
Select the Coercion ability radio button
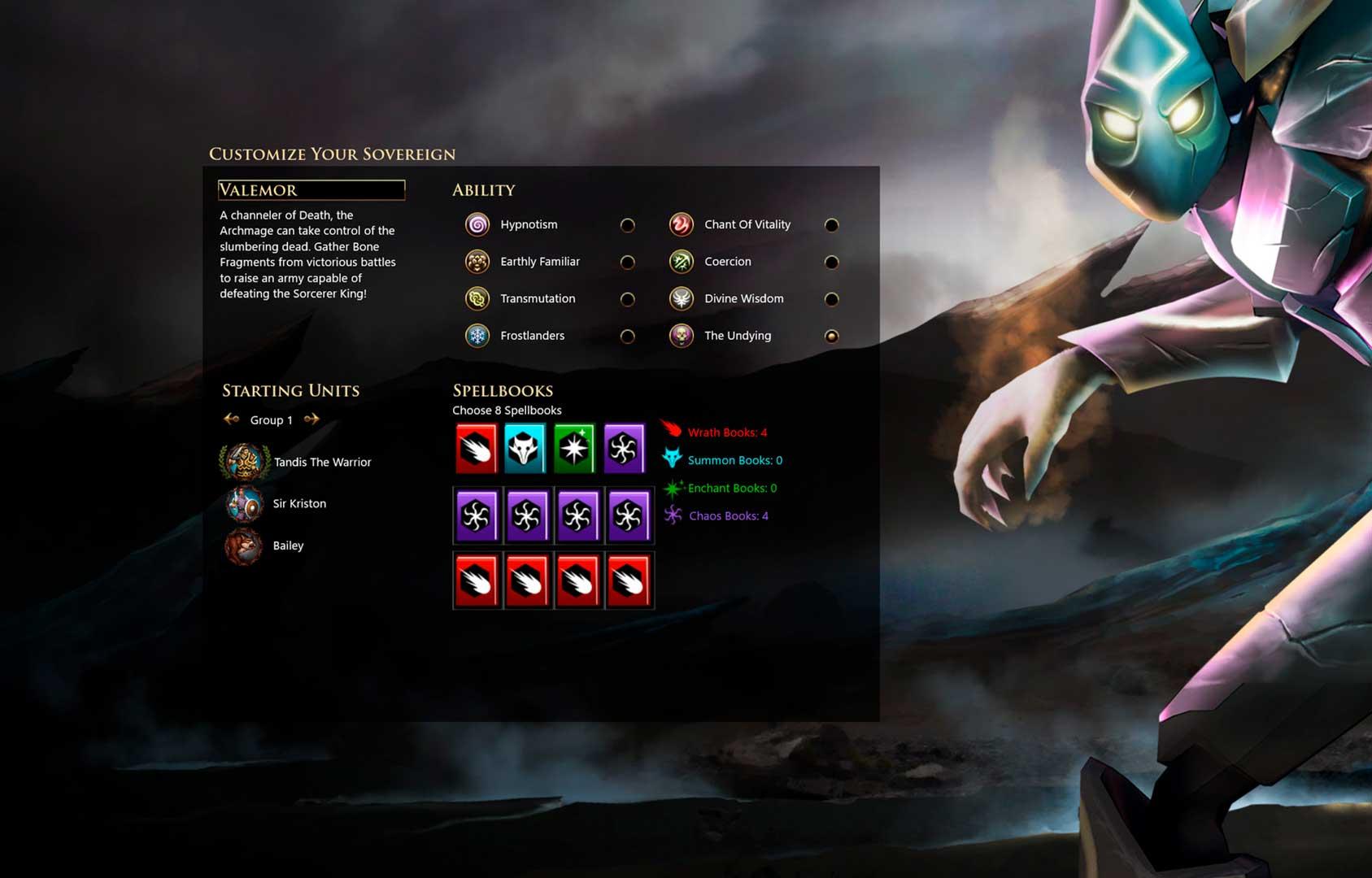[831, 263]
